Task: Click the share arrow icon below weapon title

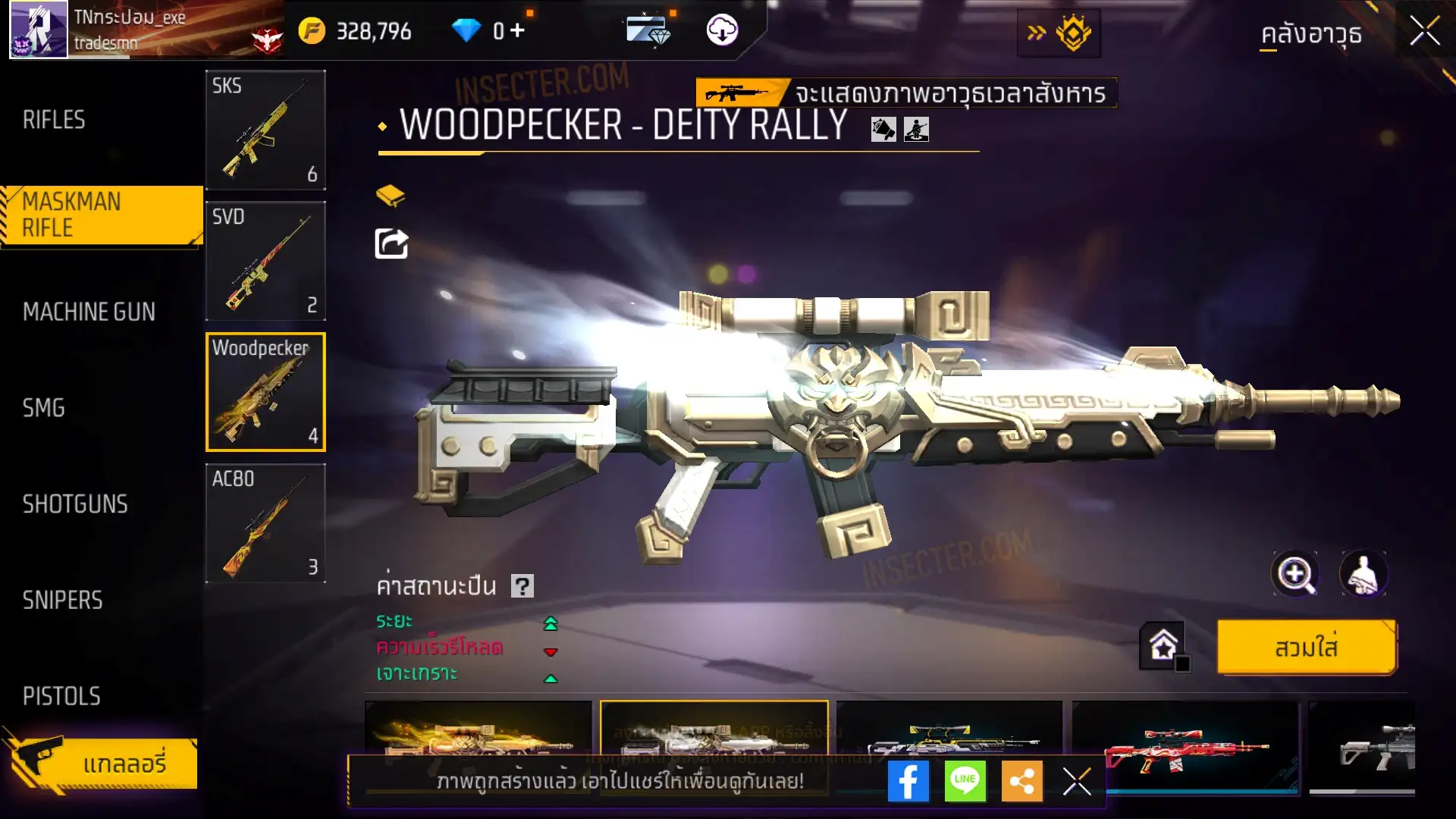Action: (391, 244)
